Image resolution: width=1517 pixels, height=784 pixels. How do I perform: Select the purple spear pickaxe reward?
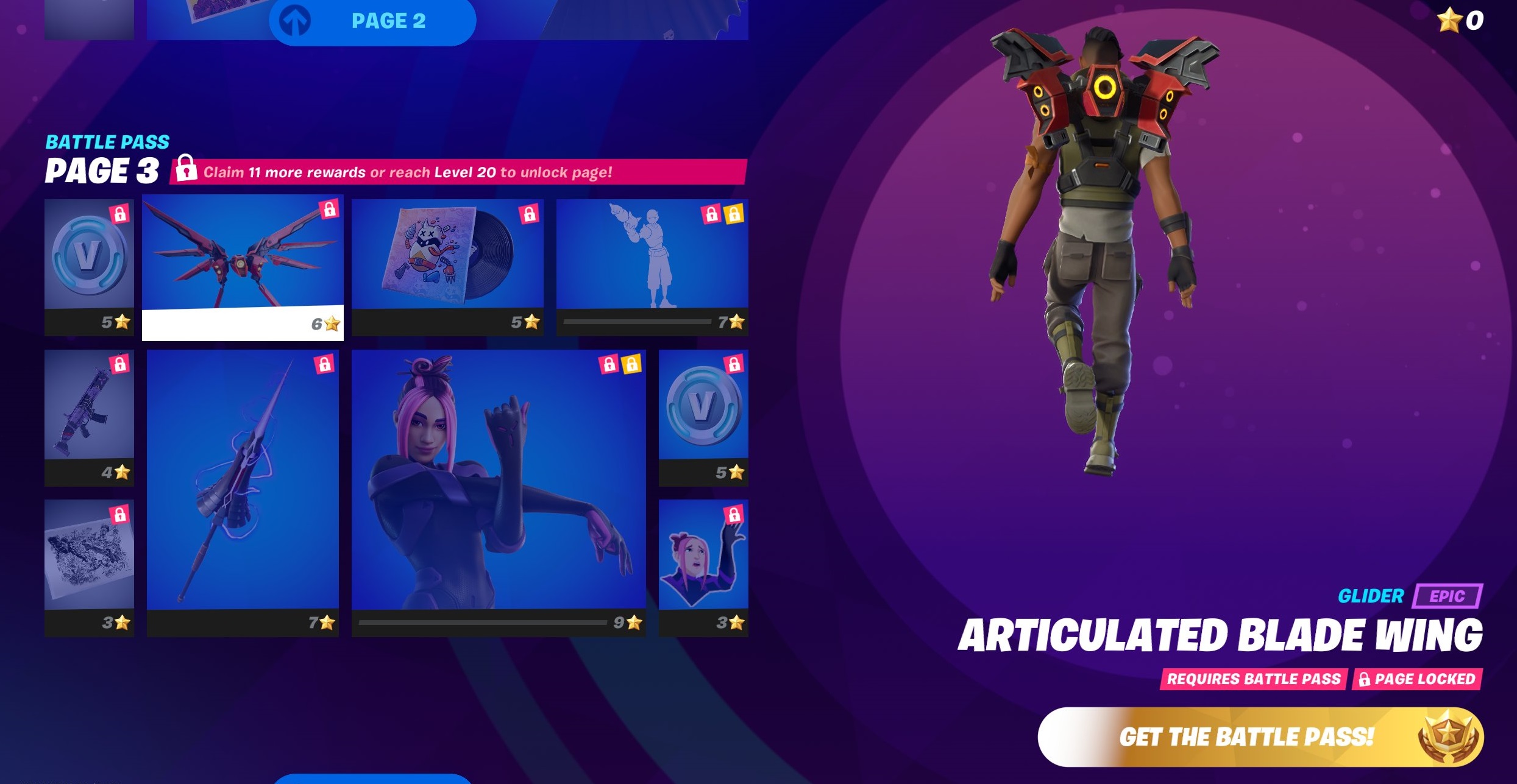click(x=244, y=493)
